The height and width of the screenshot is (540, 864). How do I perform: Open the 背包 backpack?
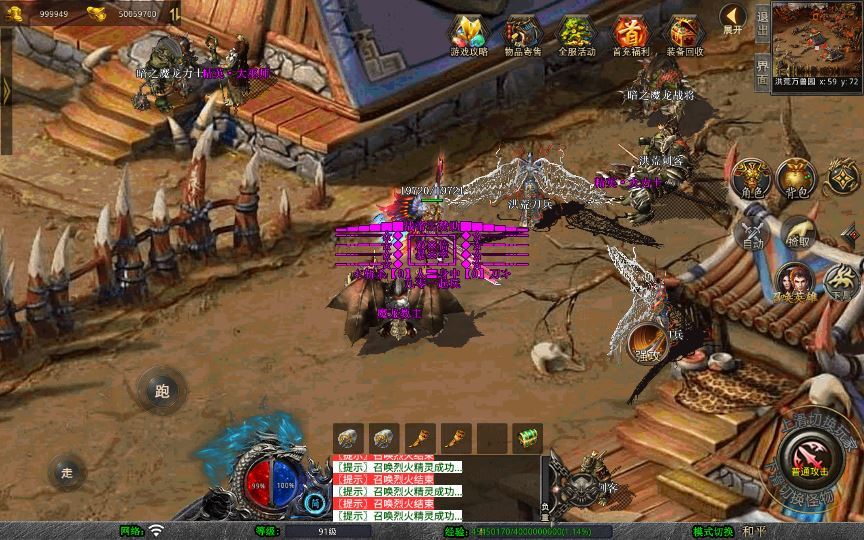pos(796,179)
